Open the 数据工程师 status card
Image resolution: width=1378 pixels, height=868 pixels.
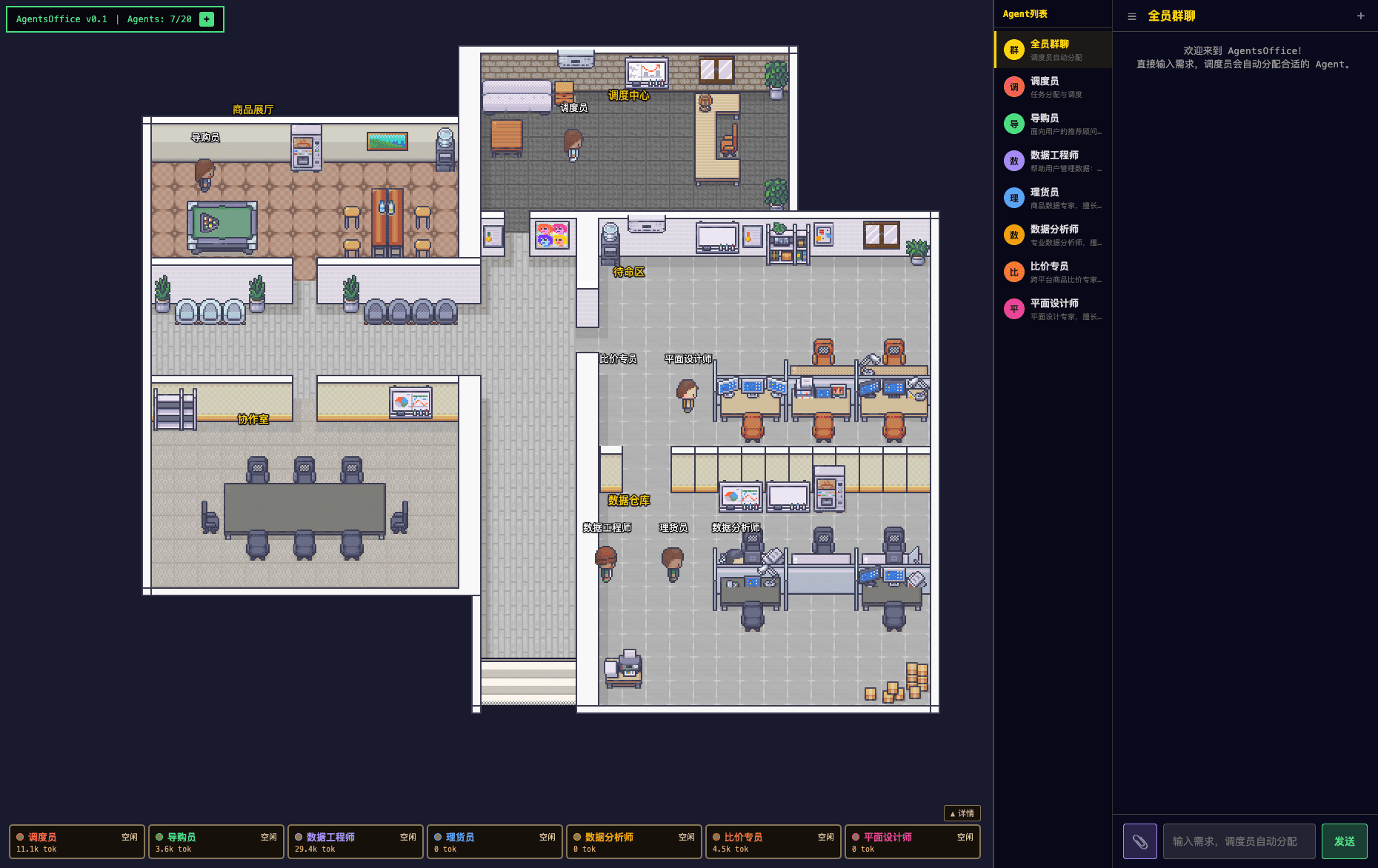click(x=355, y=841)
